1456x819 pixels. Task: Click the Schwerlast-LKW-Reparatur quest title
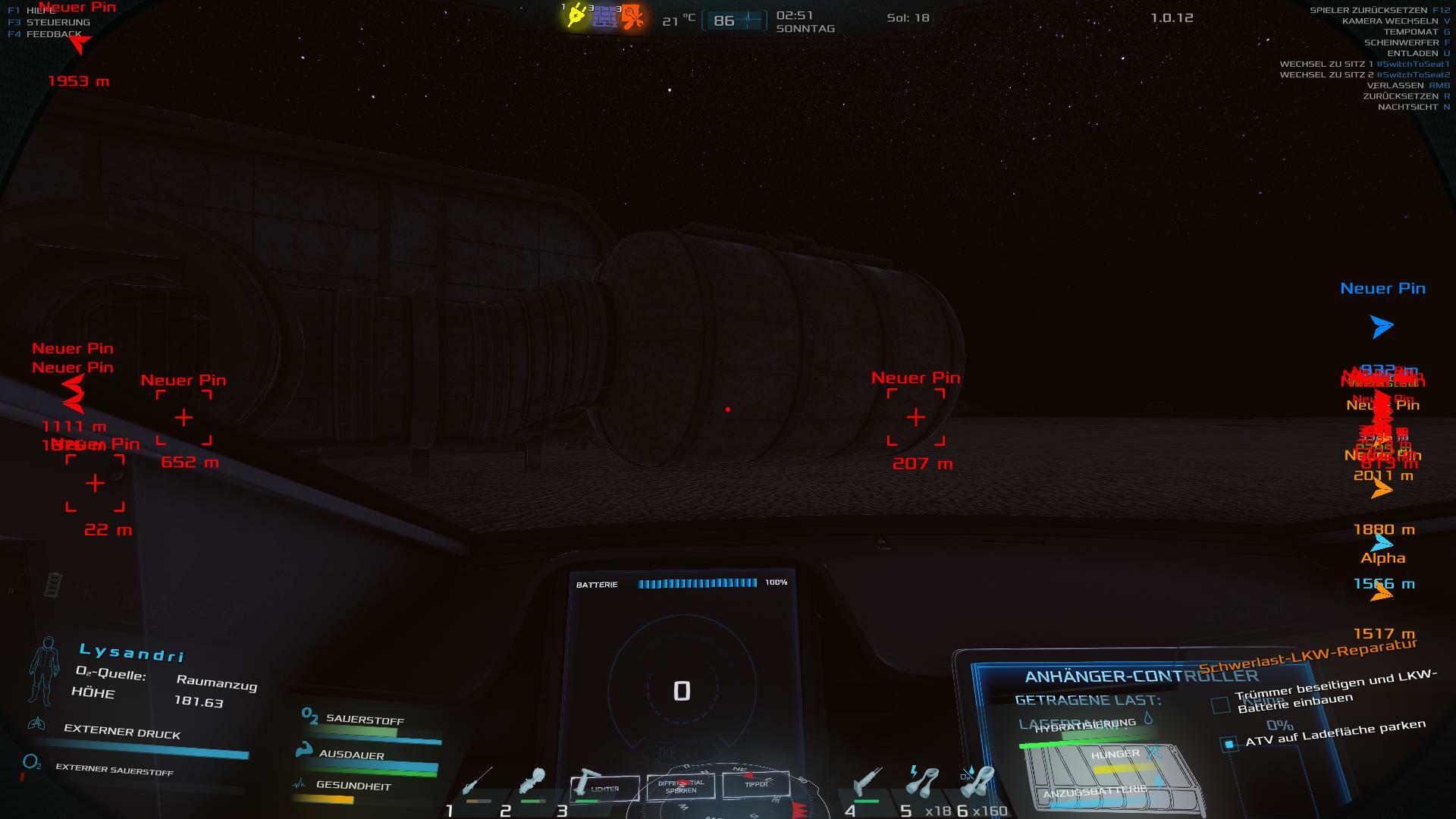[1307, 657]
